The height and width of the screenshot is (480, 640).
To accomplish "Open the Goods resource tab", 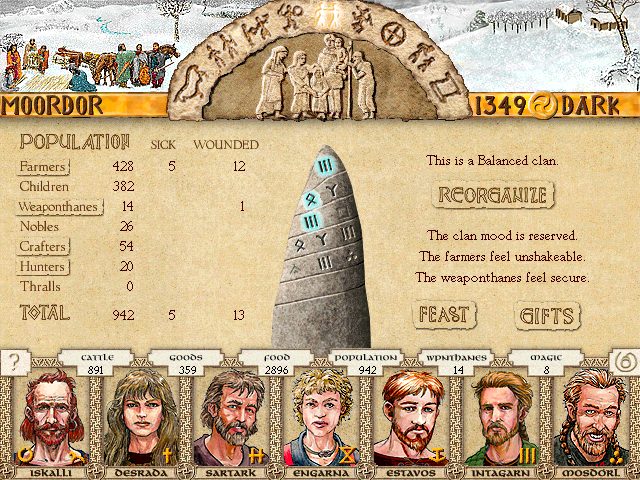I will [x=186, y=363].
